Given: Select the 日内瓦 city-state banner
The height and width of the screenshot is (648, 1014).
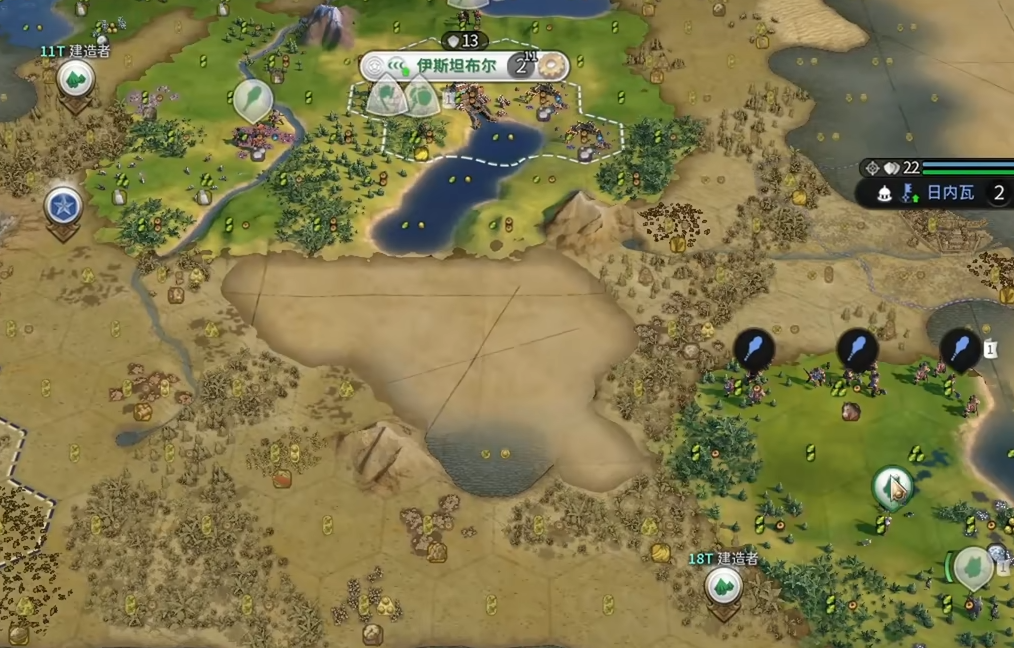Looking at the screenshot, I should tap(950, 193).
